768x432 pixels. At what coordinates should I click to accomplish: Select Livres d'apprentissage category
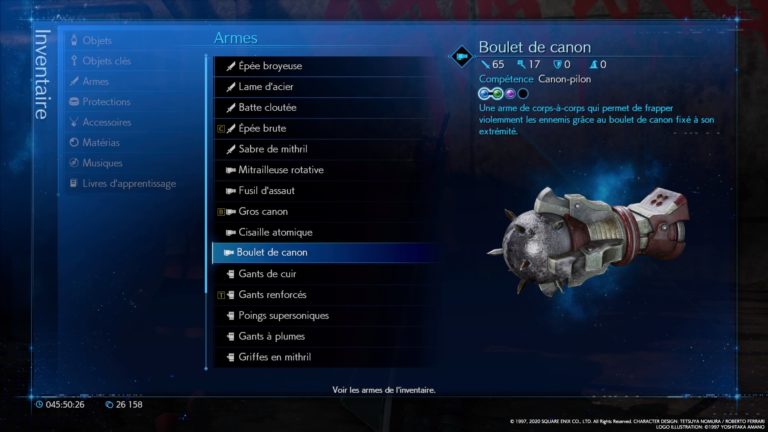(129, 184)
